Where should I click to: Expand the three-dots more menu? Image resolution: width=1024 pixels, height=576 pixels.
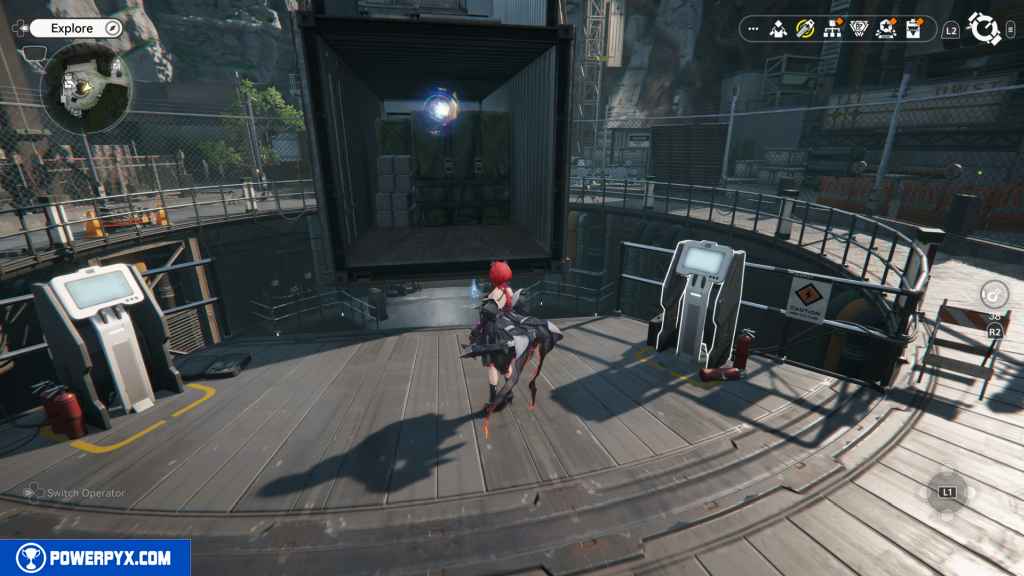(x=753, y=29)
